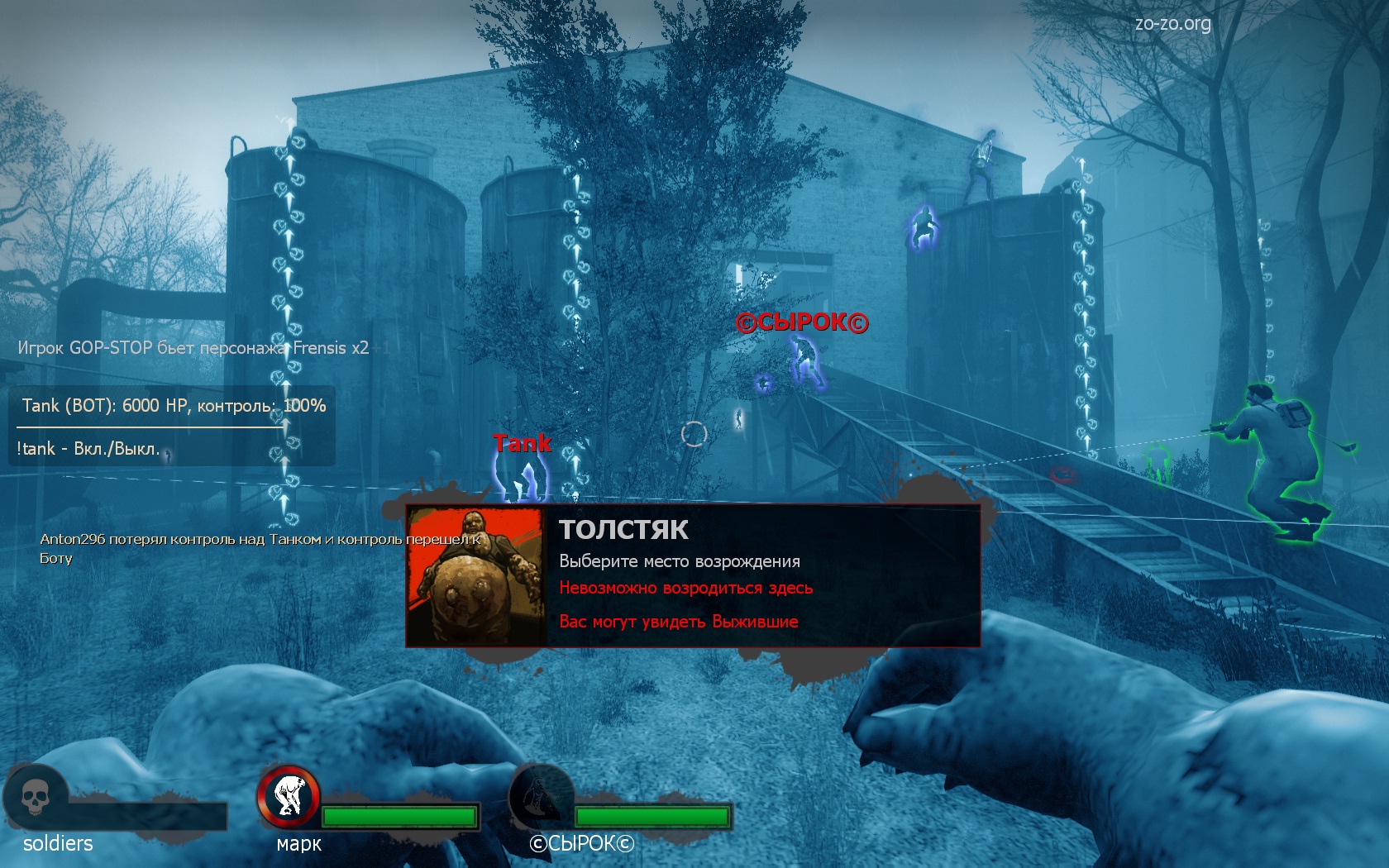1389x868 pixels.
Task: Choose the ©СЫРОК© teammate portrait
Action: pos(541,798)
